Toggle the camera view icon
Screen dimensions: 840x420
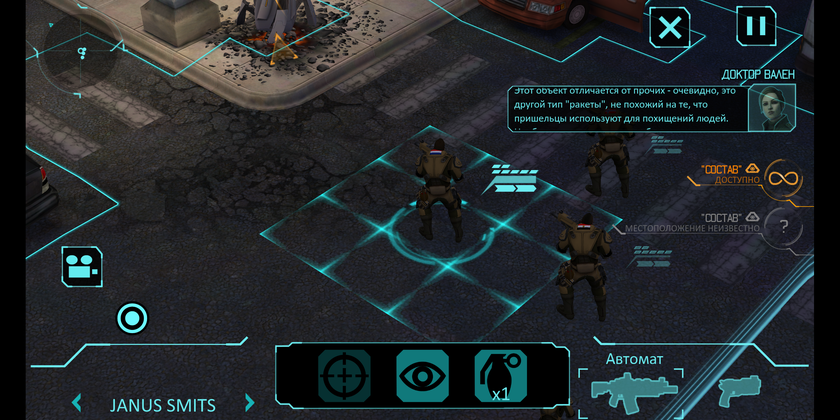82,266
